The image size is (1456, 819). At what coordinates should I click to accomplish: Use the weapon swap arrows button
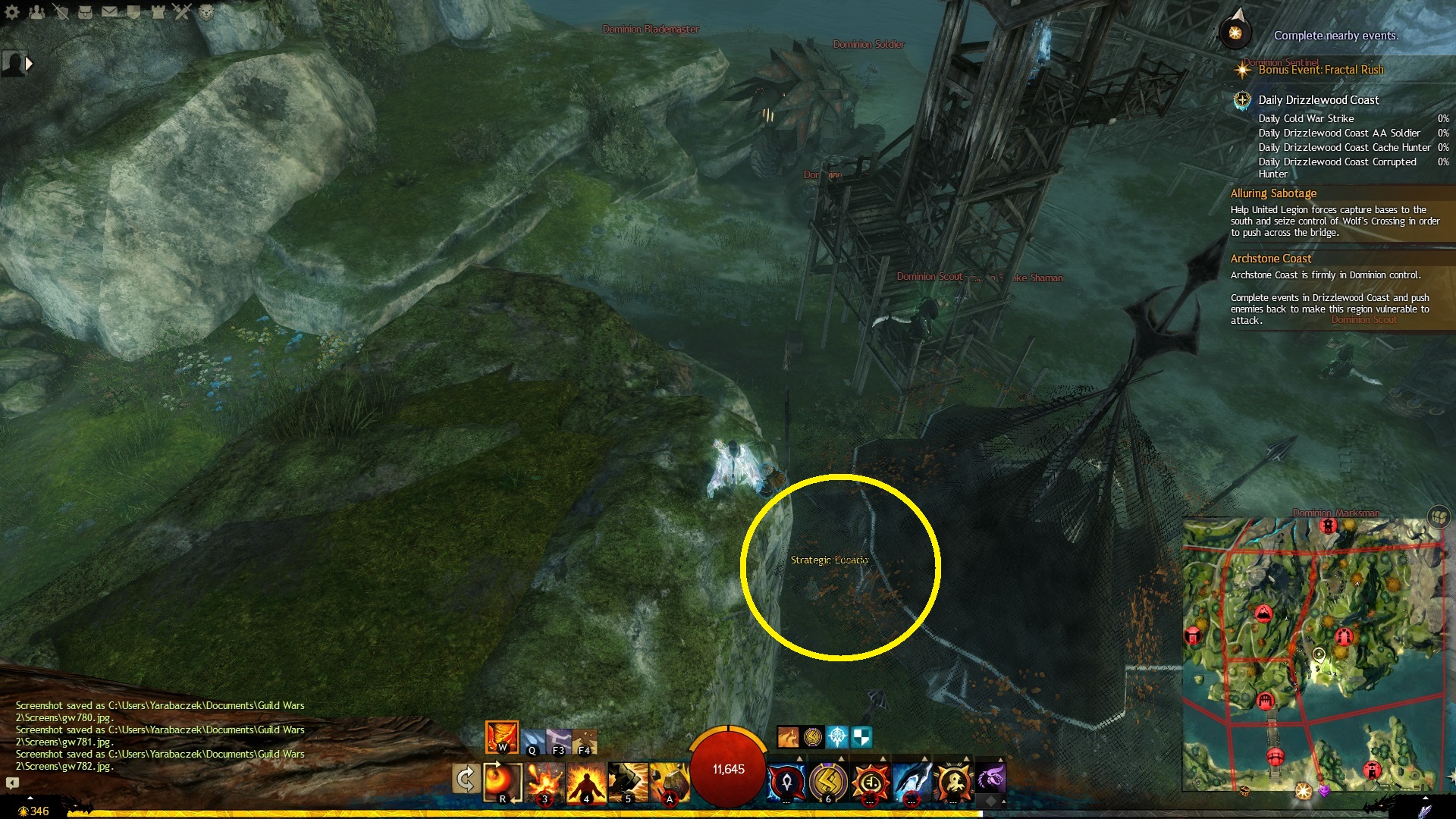tap(465, 779)
